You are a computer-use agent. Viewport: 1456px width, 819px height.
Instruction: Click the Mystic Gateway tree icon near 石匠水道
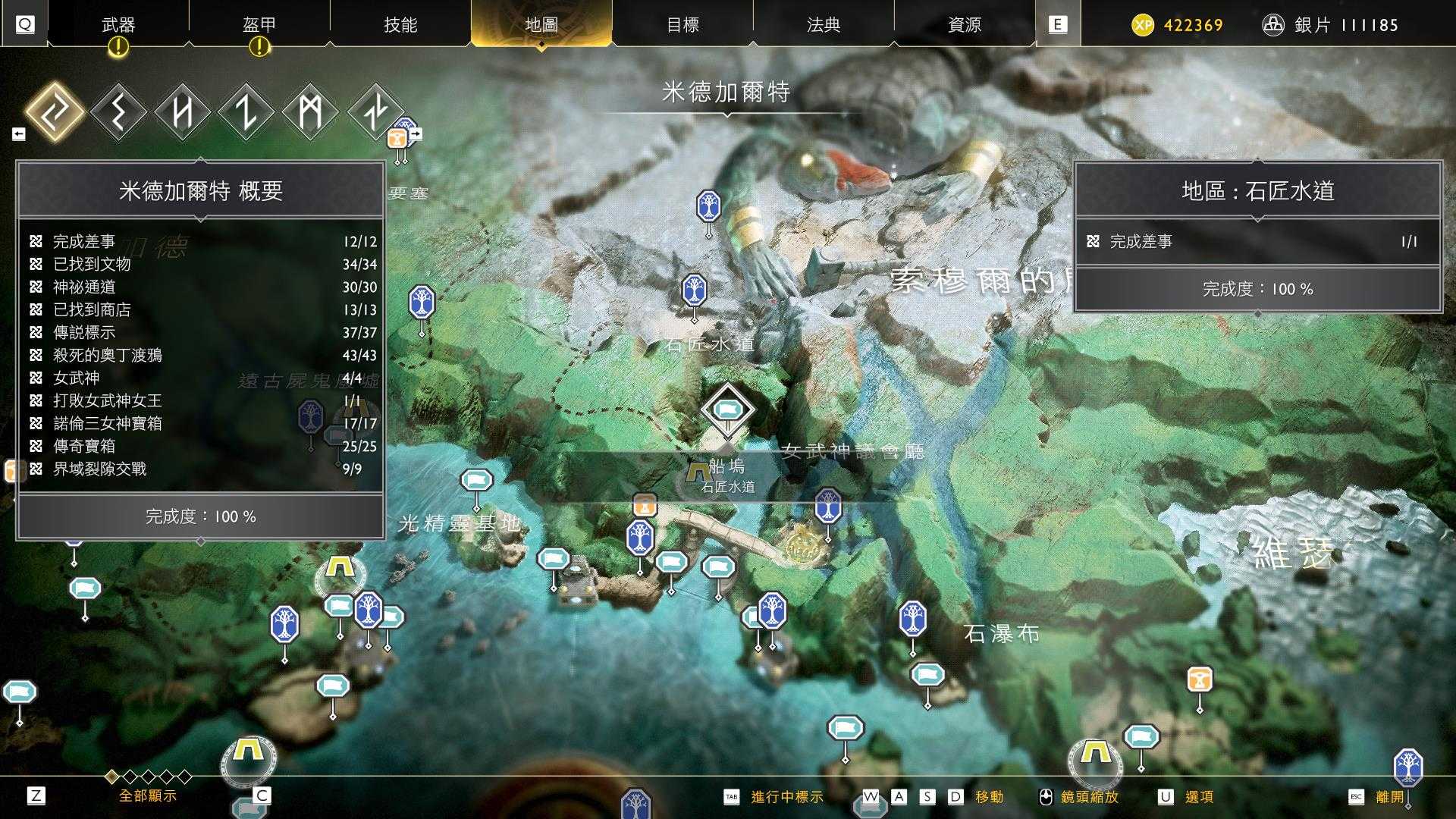[x=694, y=290]
